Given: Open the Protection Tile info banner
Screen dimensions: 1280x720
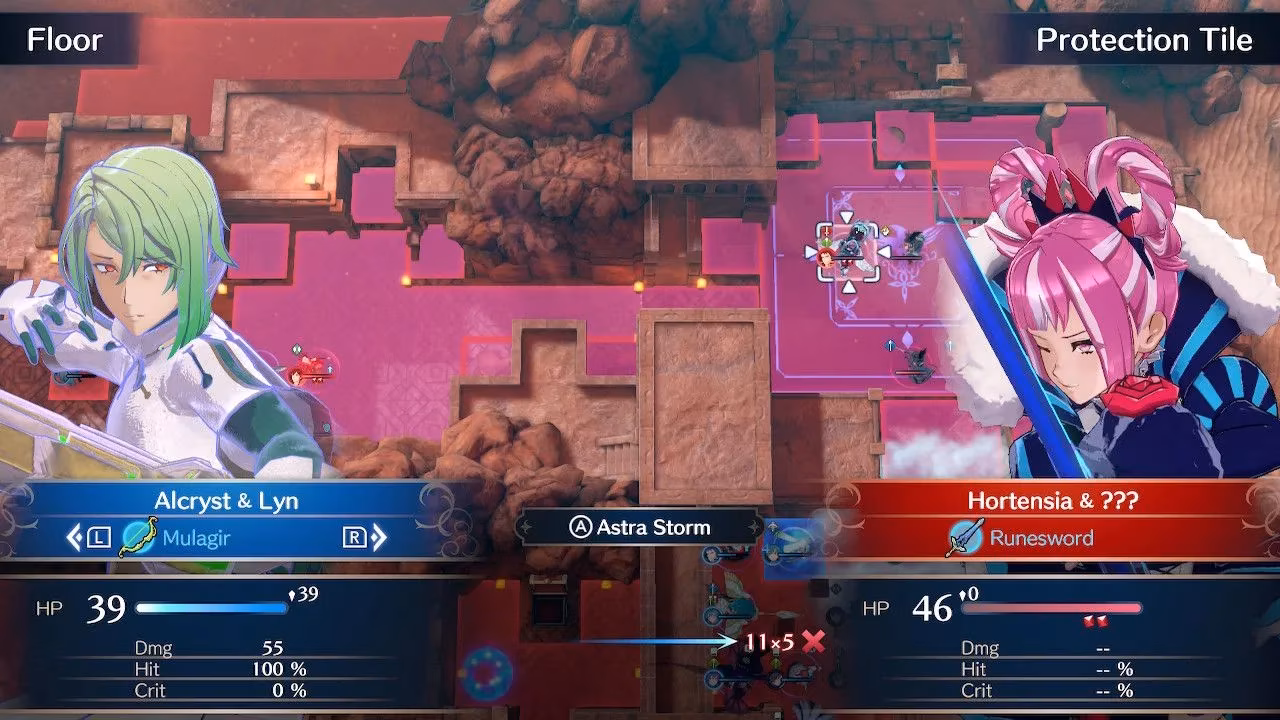Looking at the screenshot, I should [1144, 40].
